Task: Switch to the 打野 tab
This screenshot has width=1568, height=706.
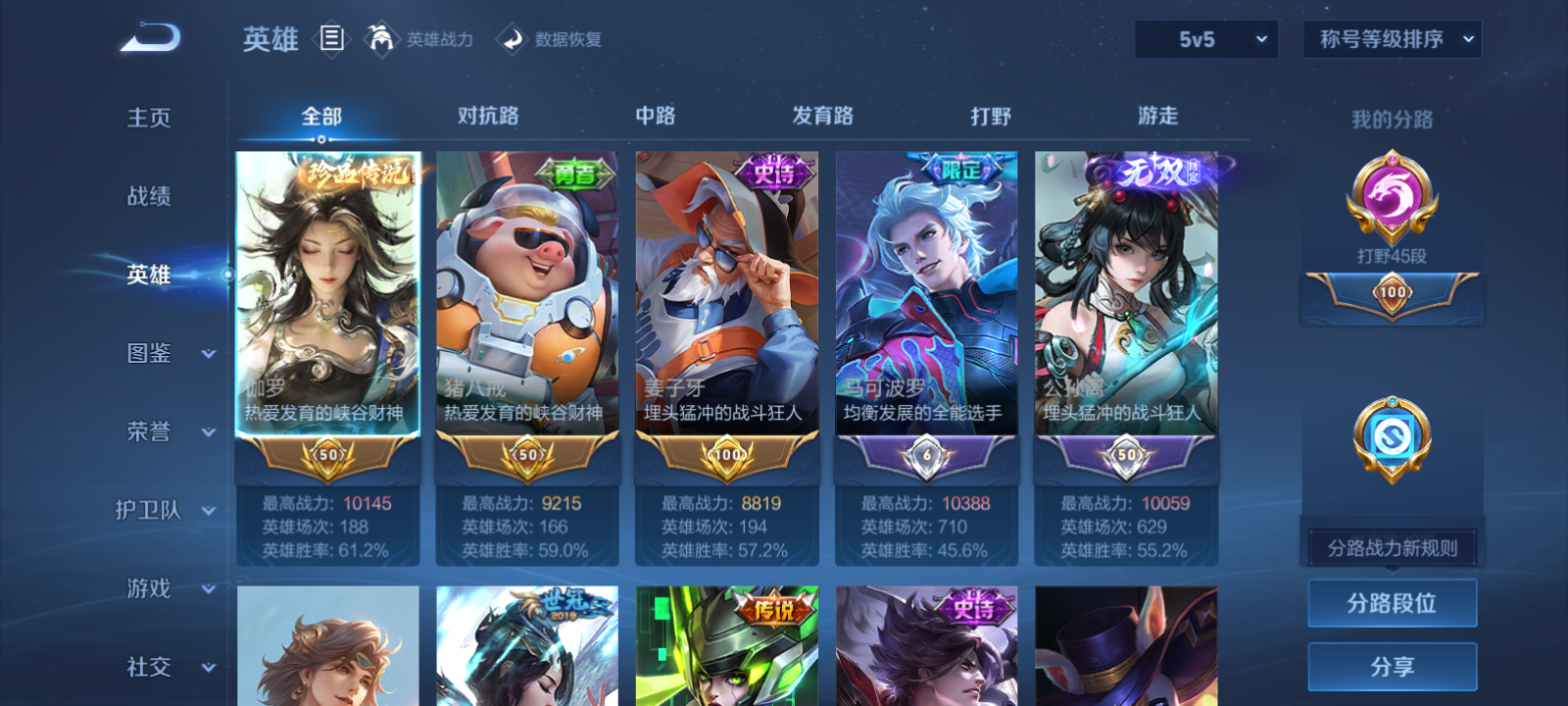Action: 992,116
